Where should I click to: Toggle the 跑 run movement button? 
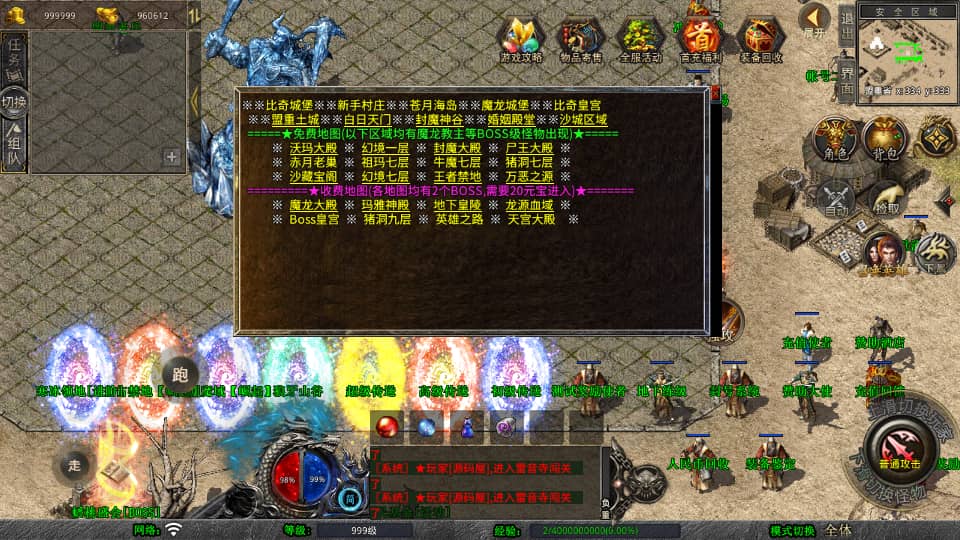tap(180, 372)
